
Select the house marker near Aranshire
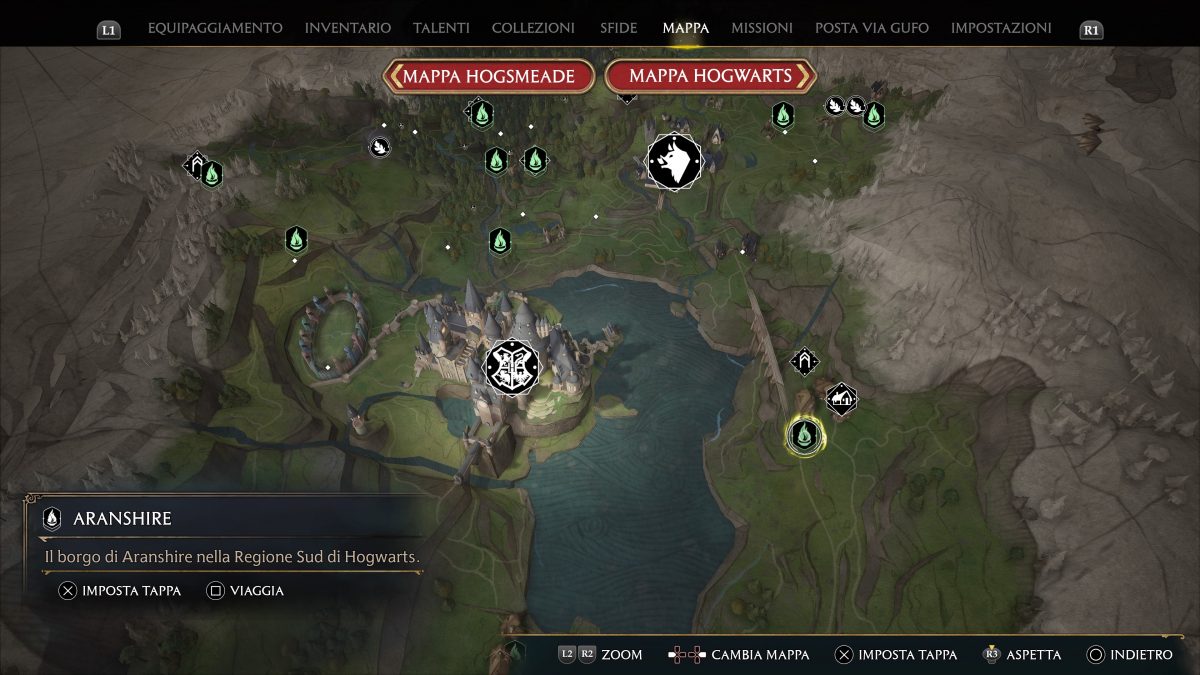click(x=842, y=399)
